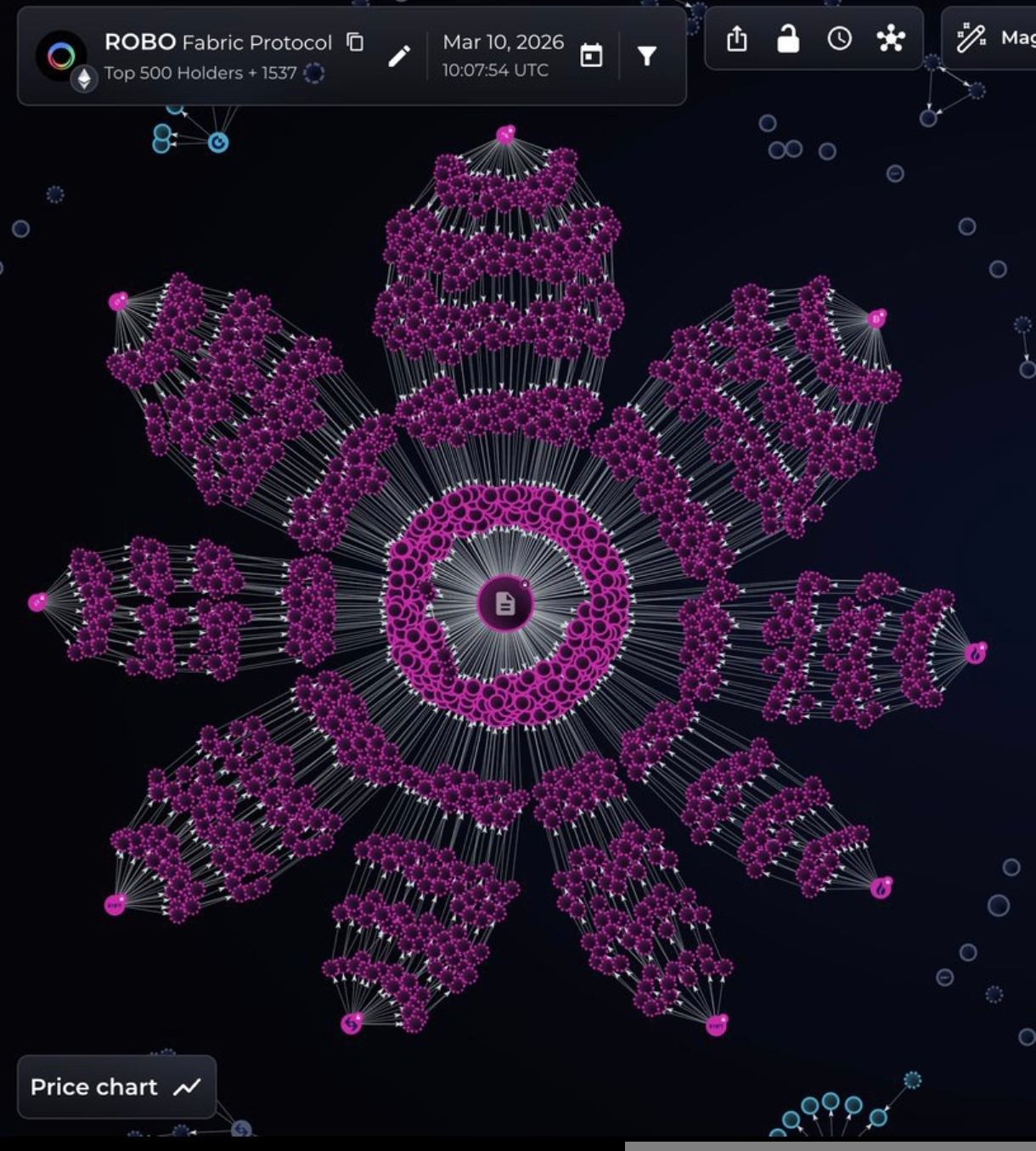Select the central contract document node
Viewport: 1036px width, 1151px height.
point(505,604)
